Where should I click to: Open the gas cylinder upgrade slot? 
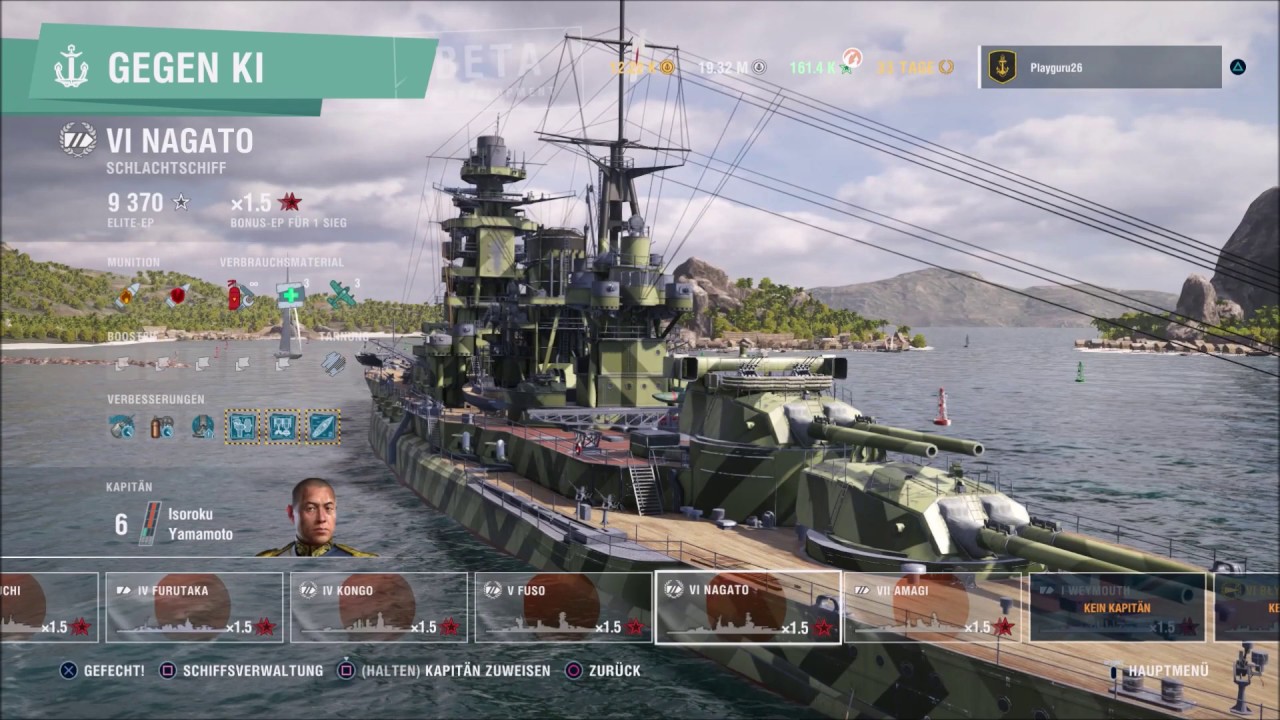click(162, 427)
